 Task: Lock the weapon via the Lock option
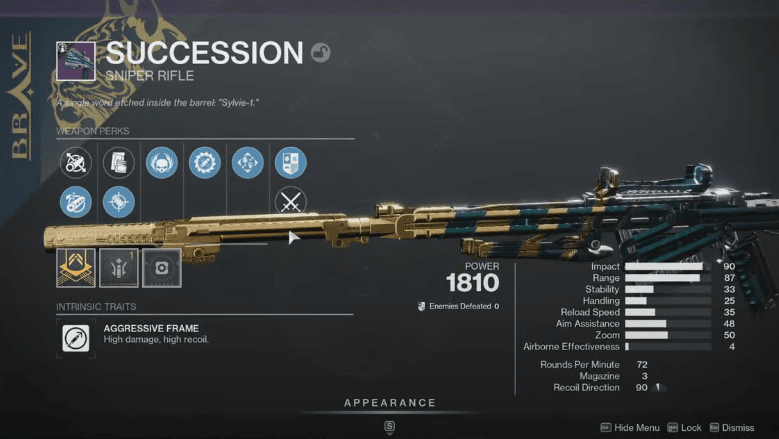(x=684, y=427)
